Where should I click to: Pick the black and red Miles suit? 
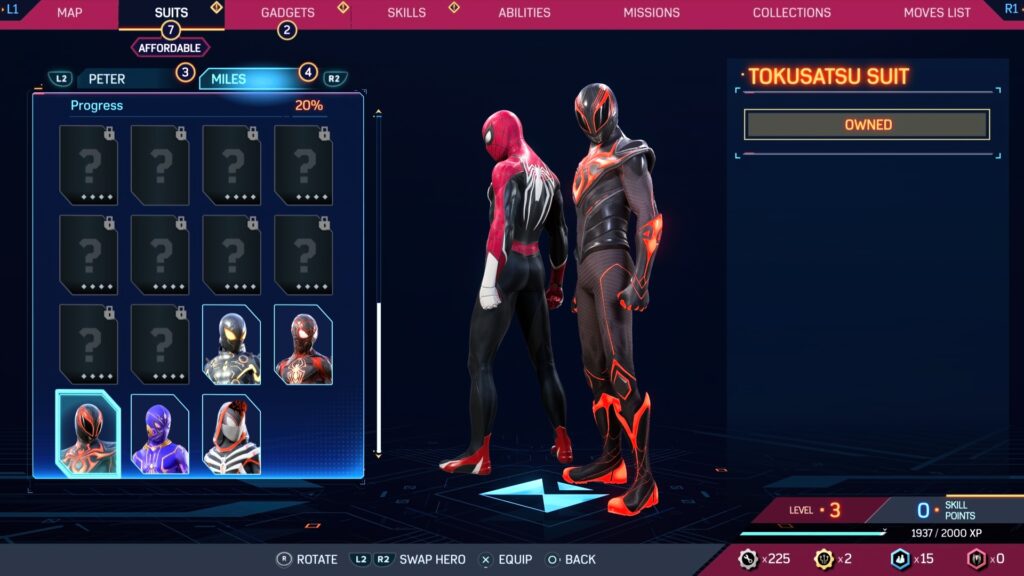pyautogui.click(x=303, y=345)
